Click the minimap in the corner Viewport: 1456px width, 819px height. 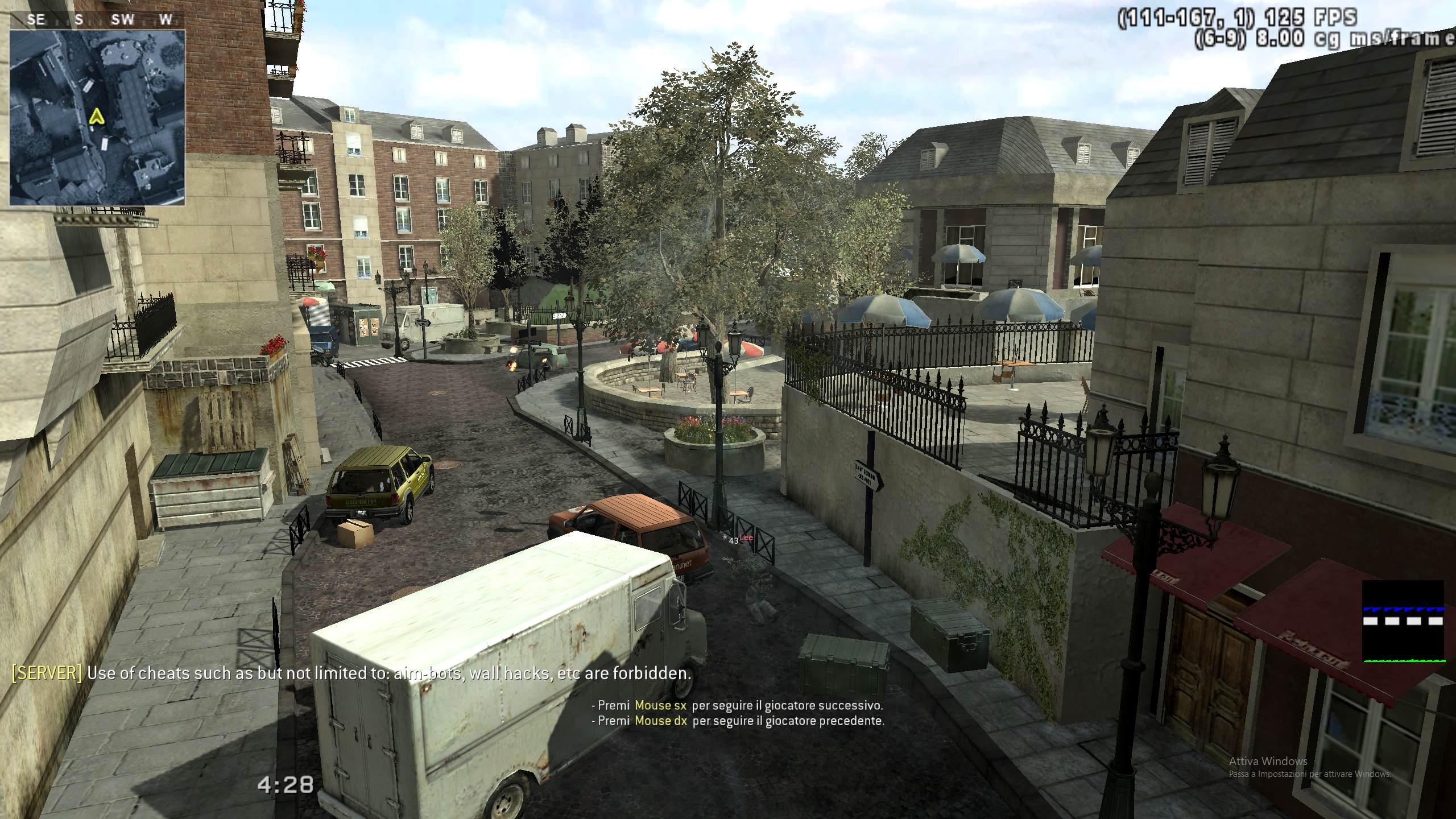(97, 118)
